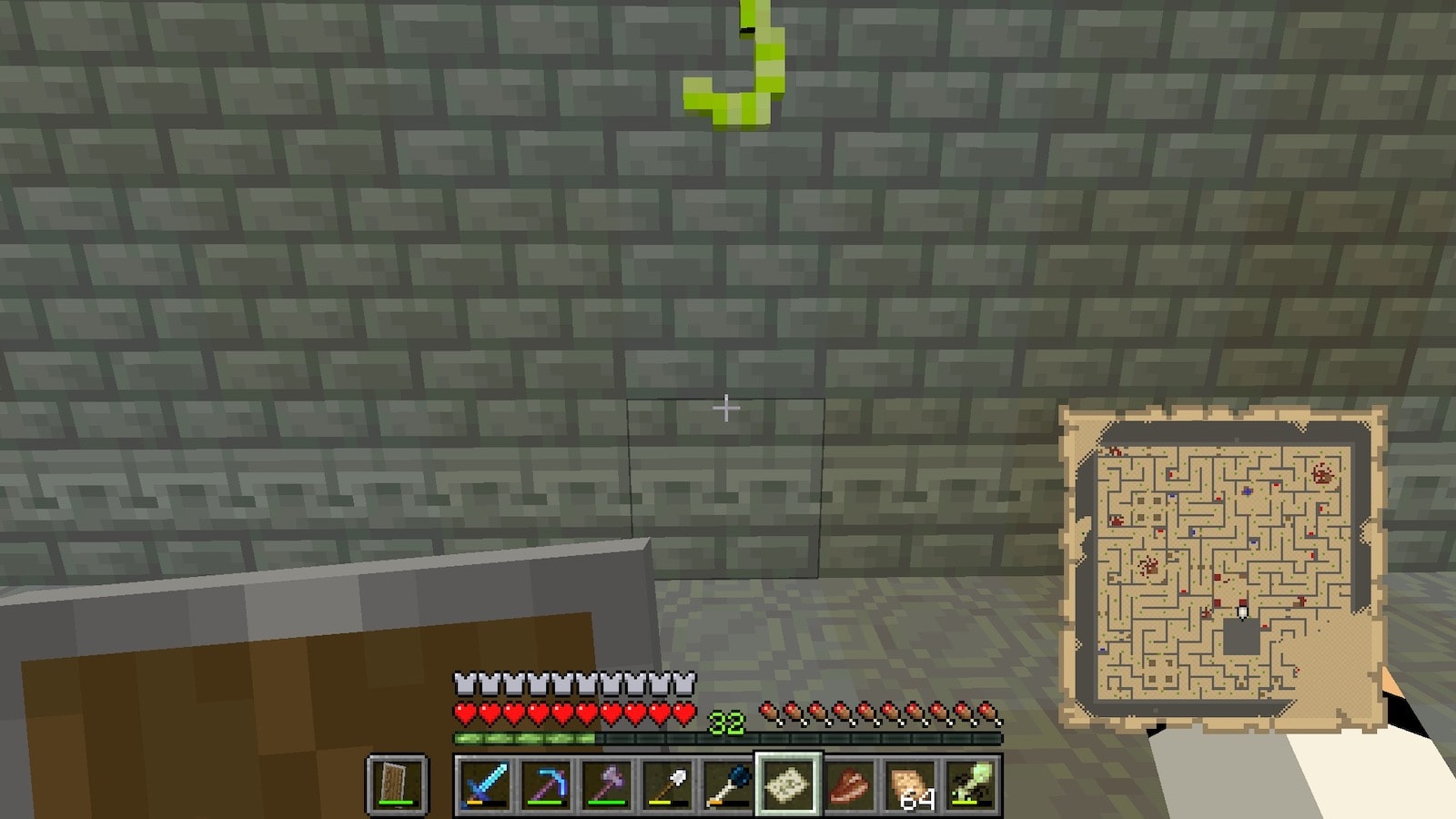1456x819 pixels.
Task: Select the last hotbar slot with green tool
Action: point(971,784)
